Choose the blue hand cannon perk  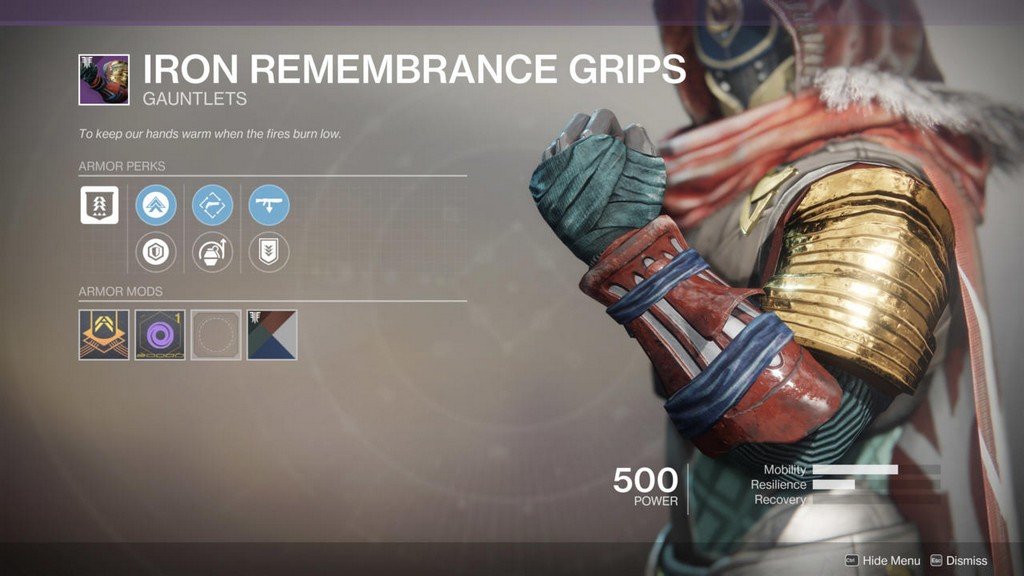[x=212, y=205]
